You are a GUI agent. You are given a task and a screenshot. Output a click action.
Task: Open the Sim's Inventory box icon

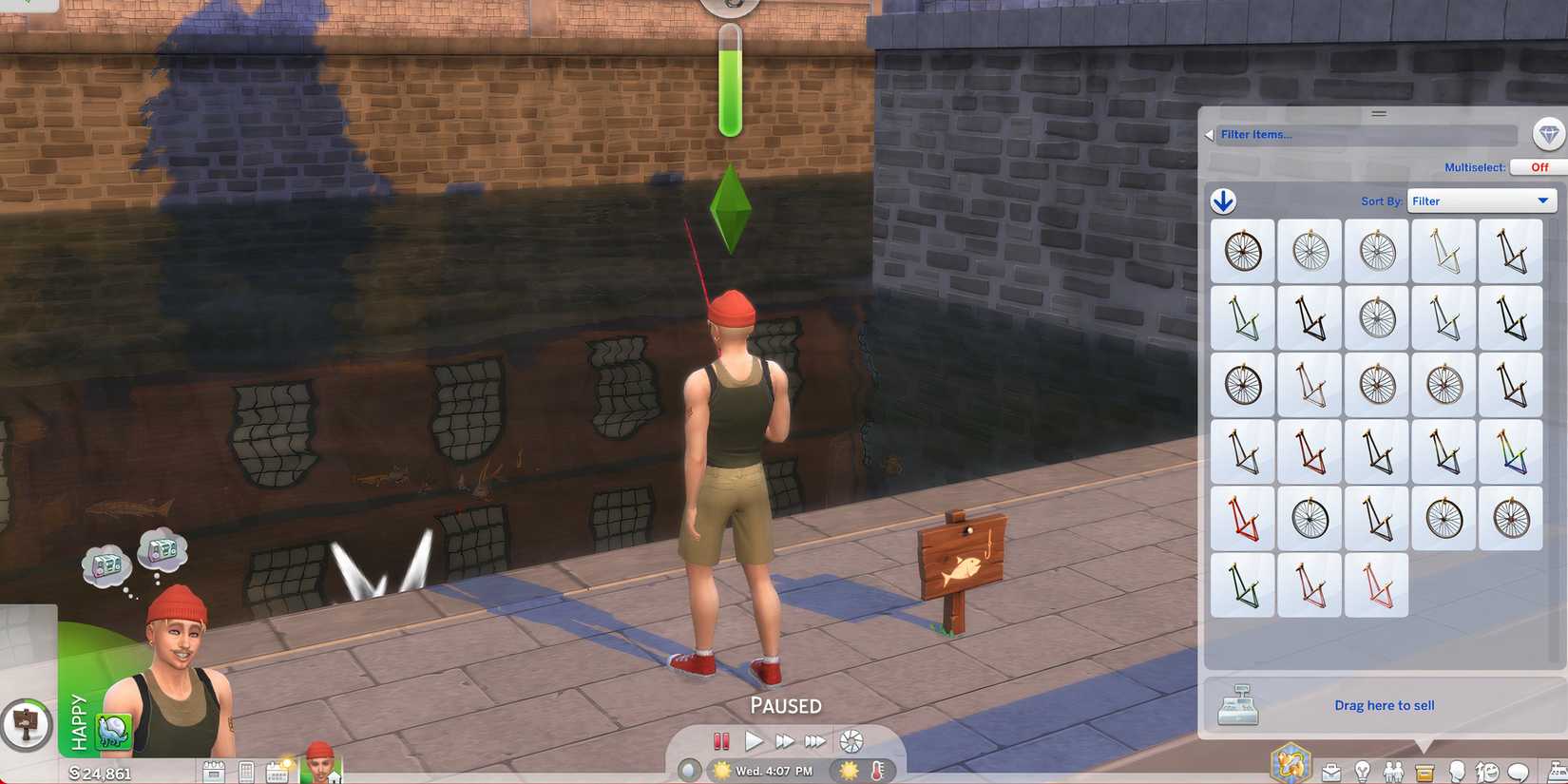1423,770
